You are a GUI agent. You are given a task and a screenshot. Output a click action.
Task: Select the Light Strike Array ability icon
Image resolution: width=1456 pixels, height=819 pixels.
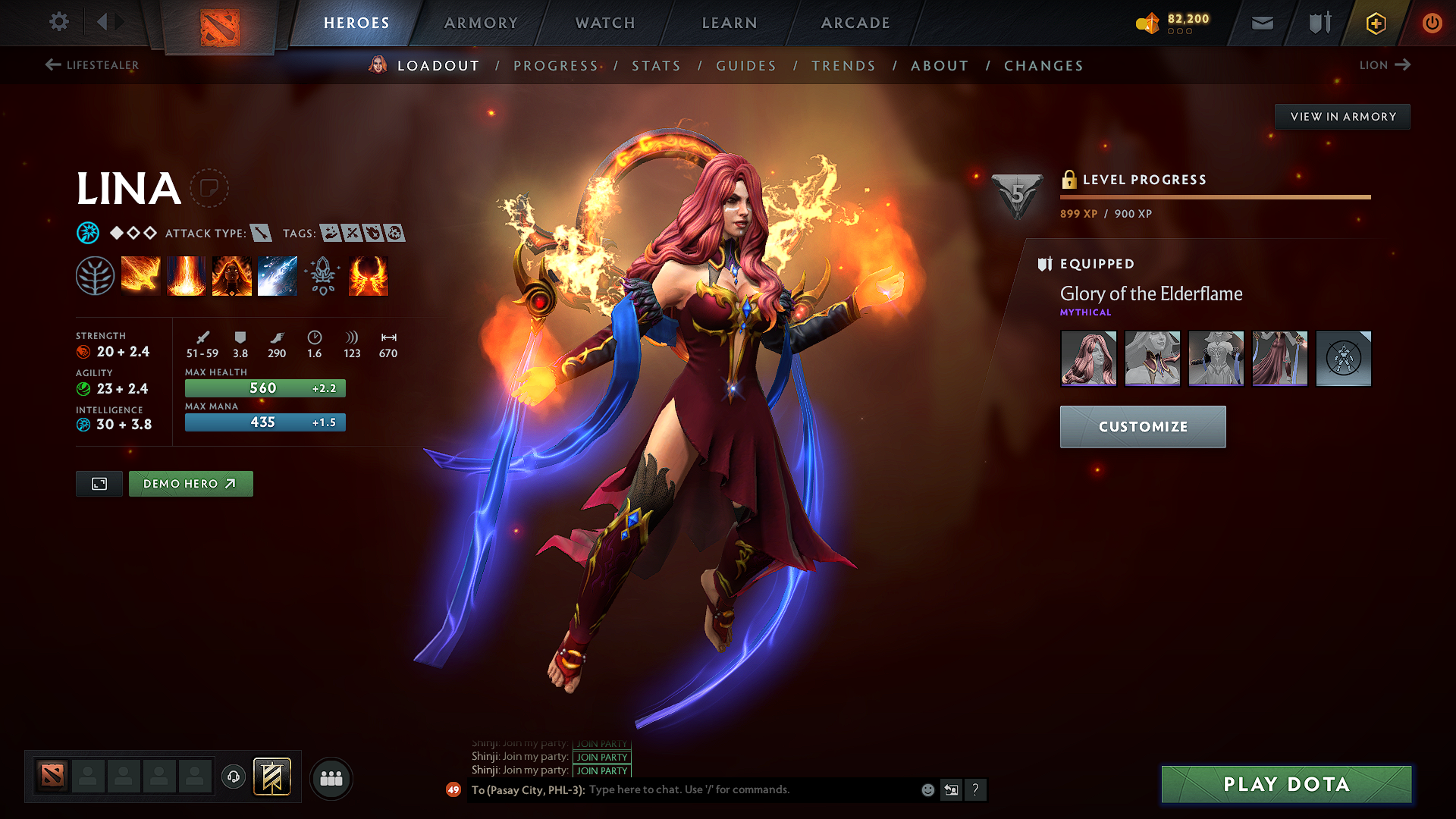point(186,275)
